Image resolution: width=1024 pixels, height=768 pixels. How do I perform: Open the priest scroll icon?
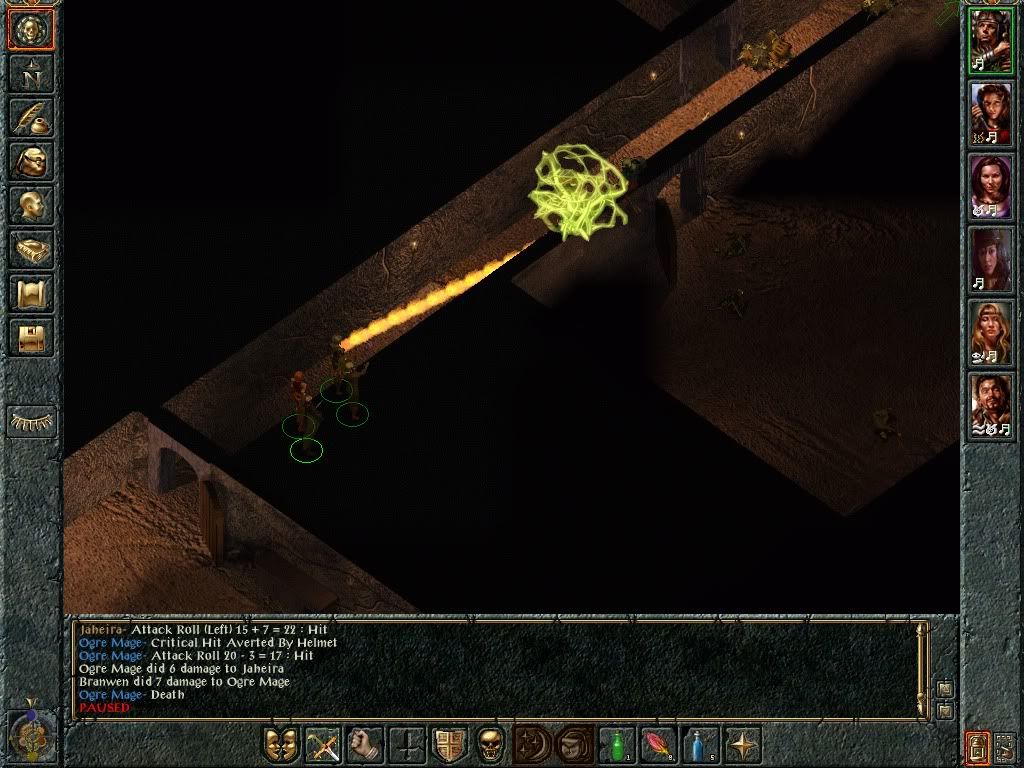coord(31,293)
